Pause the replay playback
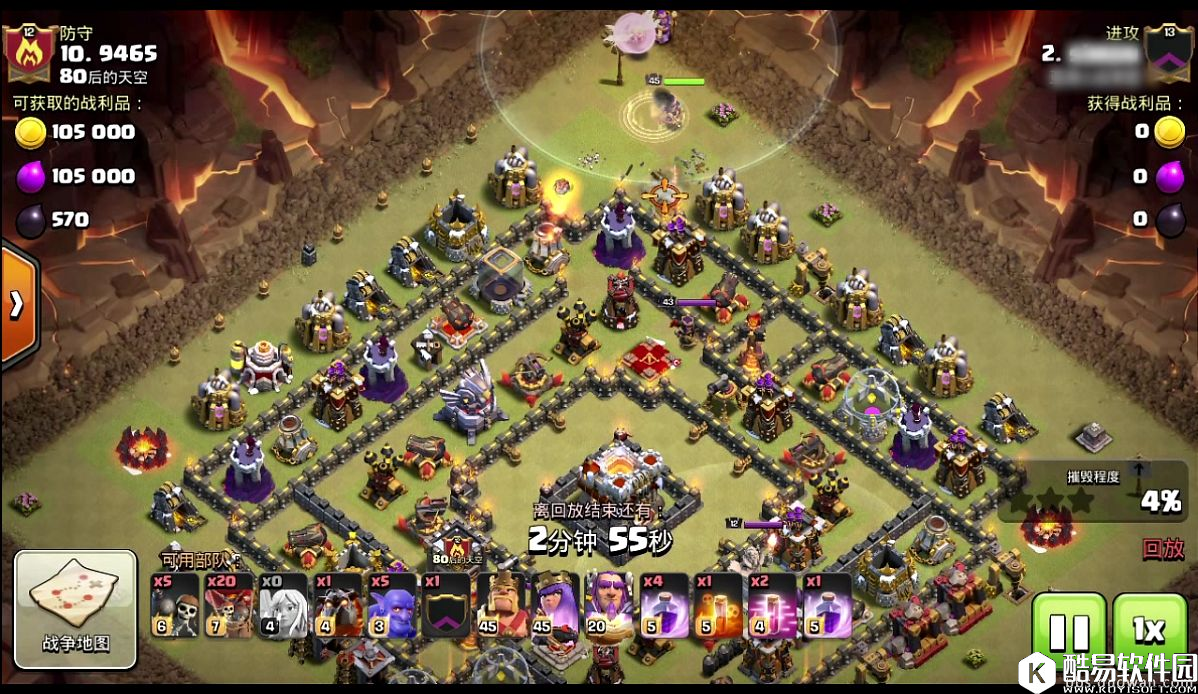 pos(1068,632)
